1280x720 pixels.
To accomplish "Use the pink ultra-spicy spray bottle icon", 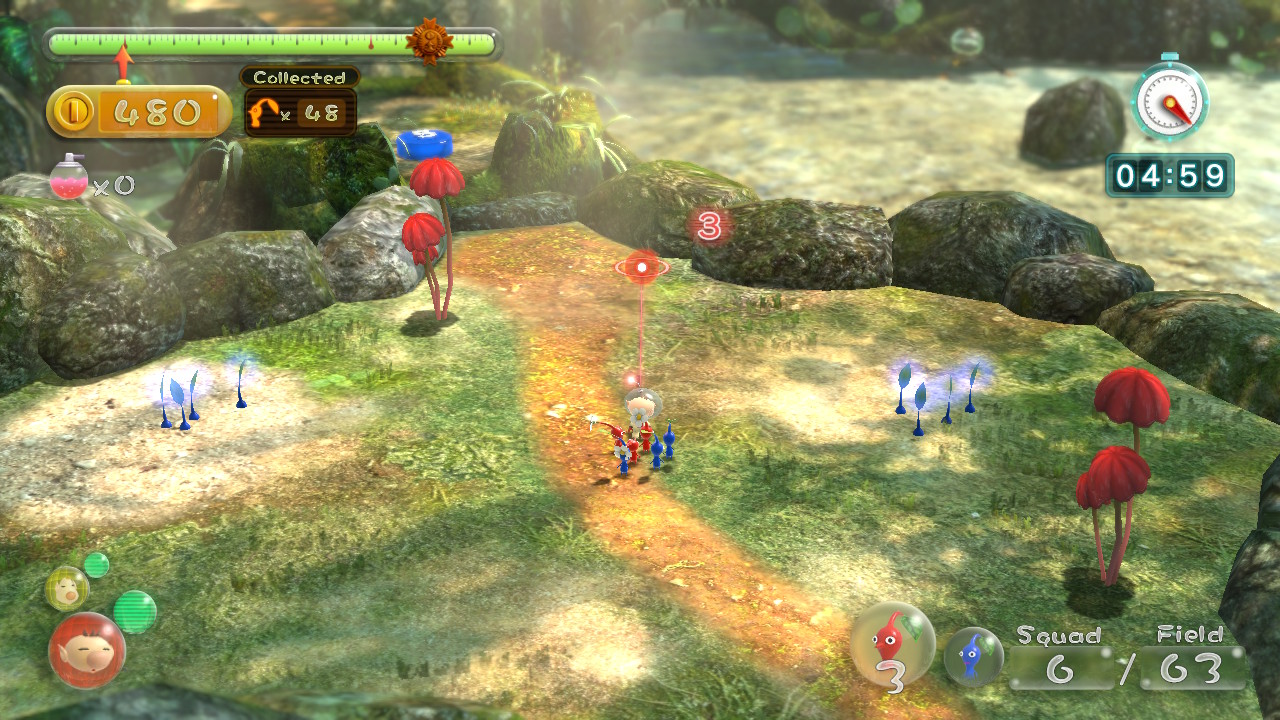I will tap(68, 178).
